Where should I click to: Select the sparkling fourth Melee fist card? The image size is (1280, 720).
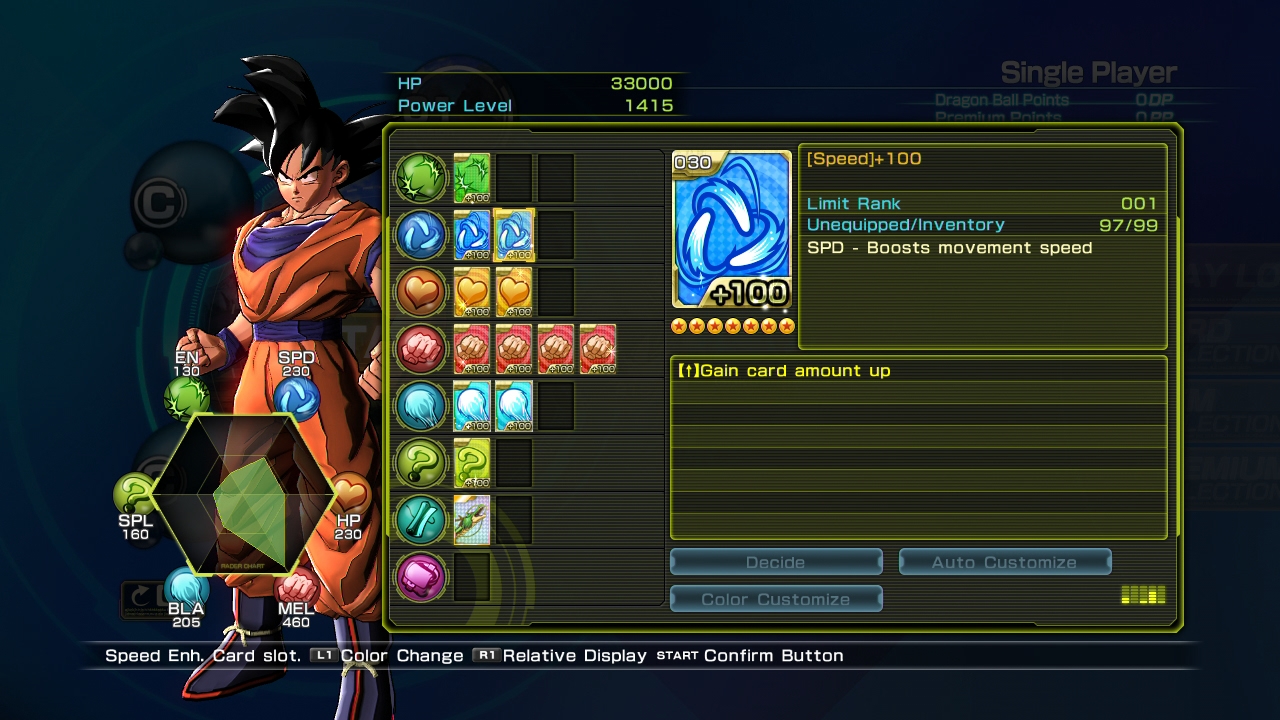598,349
